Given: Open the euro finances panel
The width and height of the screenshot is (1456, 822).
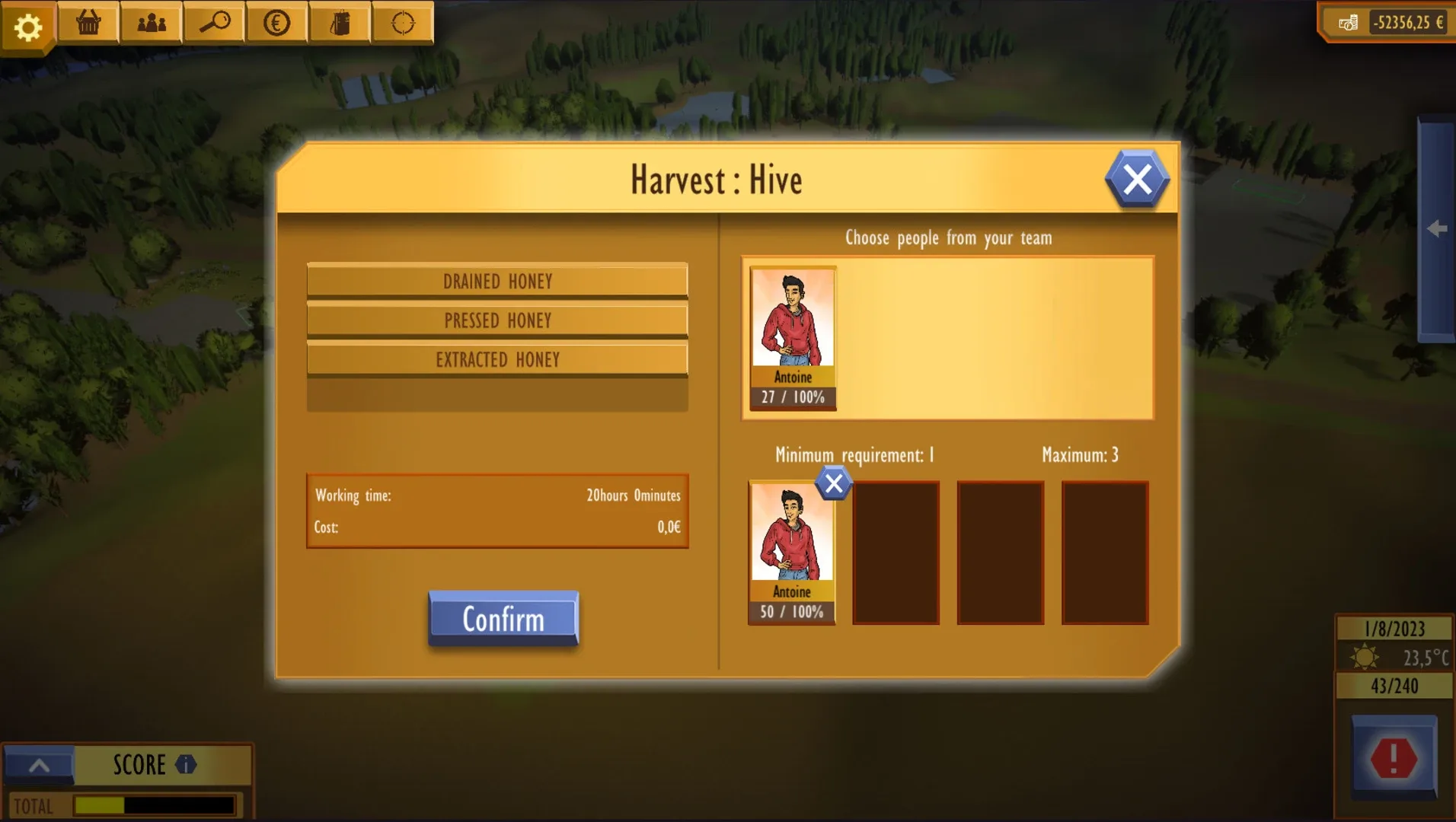Looking at the screenshot, I should (276, 23).
